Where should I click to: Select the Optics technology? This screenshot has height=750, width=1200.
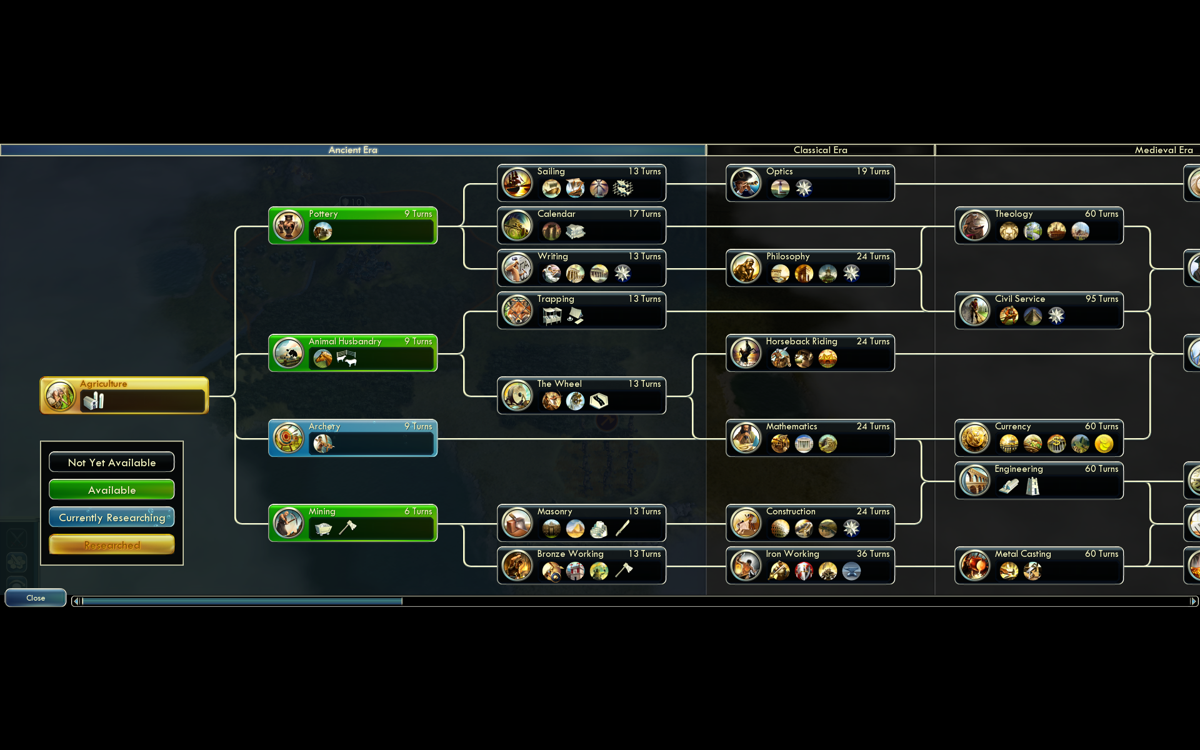810,183
